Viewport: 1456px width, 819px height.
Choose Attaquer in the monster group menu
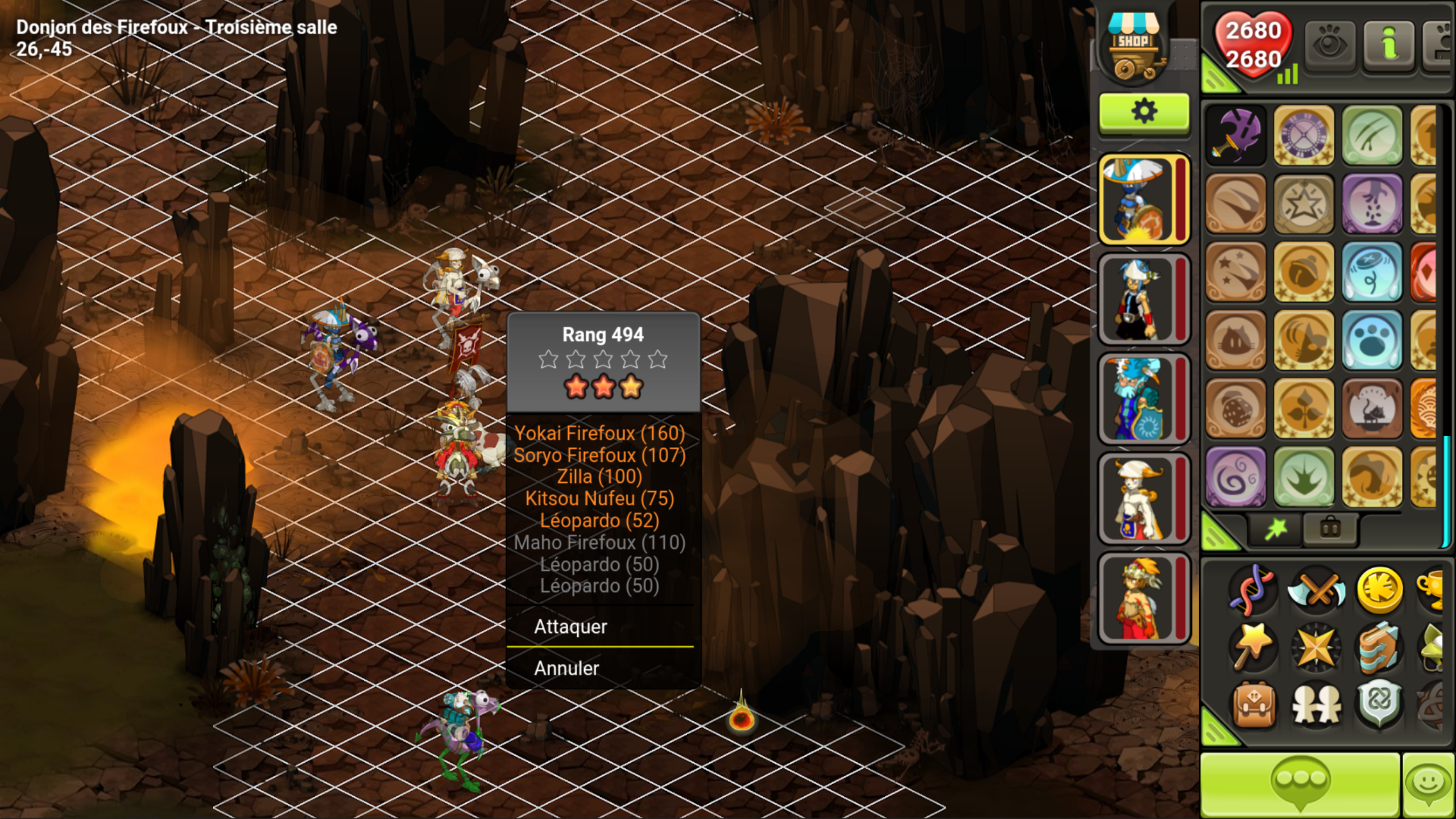click(x=570, y=626)
